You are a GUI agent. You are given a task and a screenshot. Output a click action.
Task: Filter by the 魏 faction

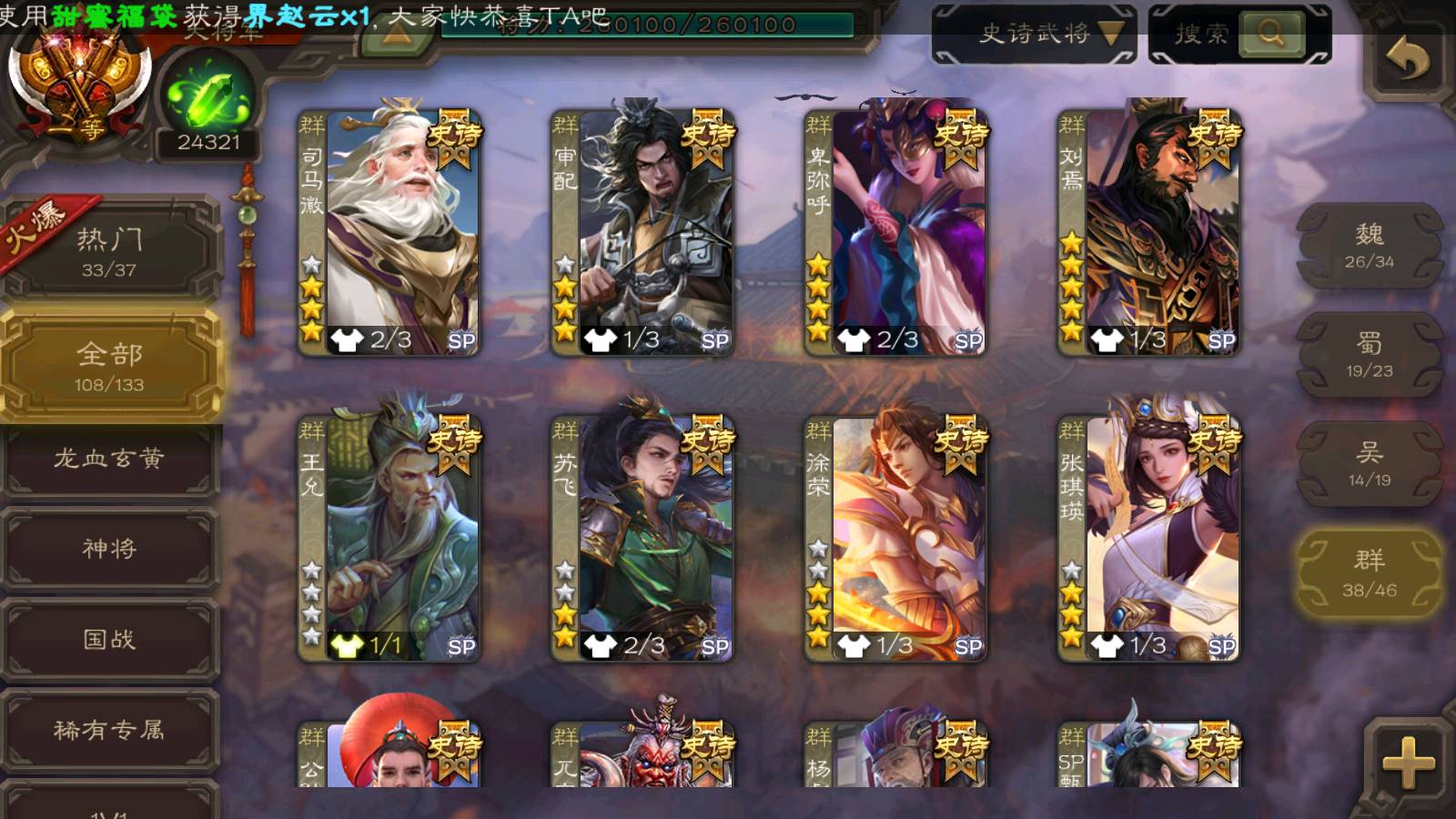tap(1370, 246)
